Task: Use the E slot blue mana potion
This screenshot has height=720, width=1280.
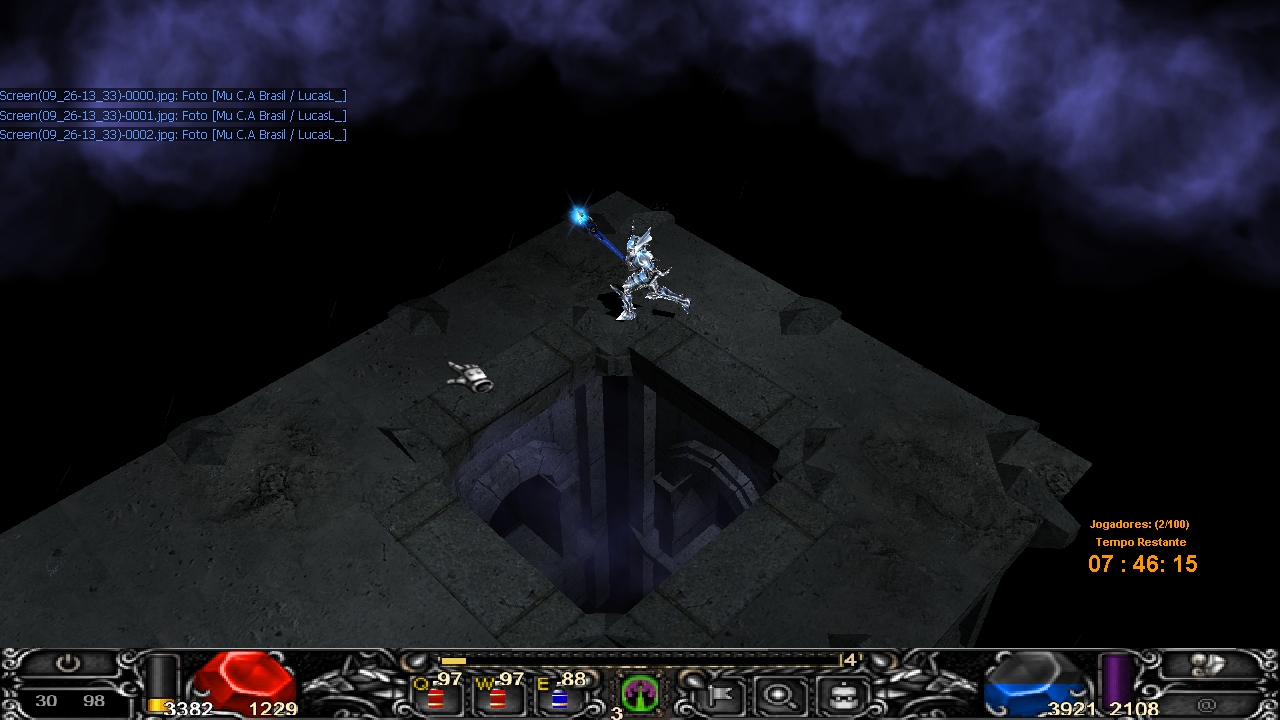Action: 559,695
